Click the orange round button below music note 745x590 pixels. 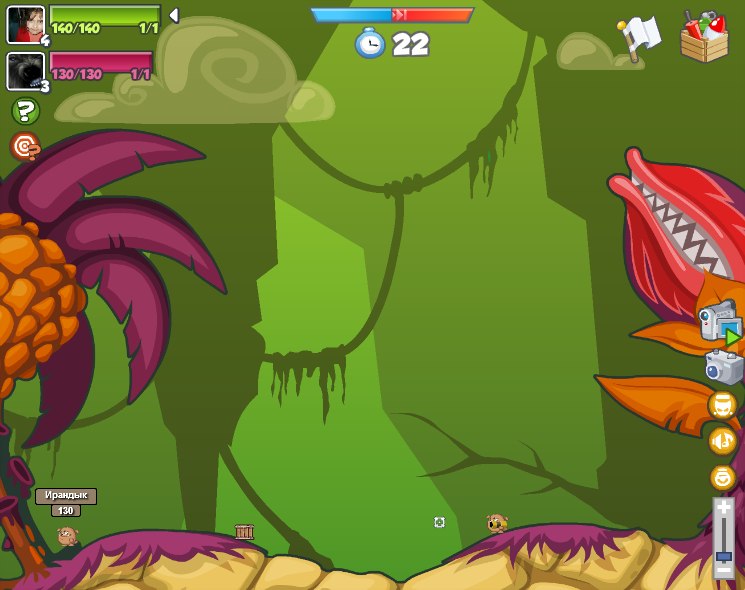click(x=722, y=477)
